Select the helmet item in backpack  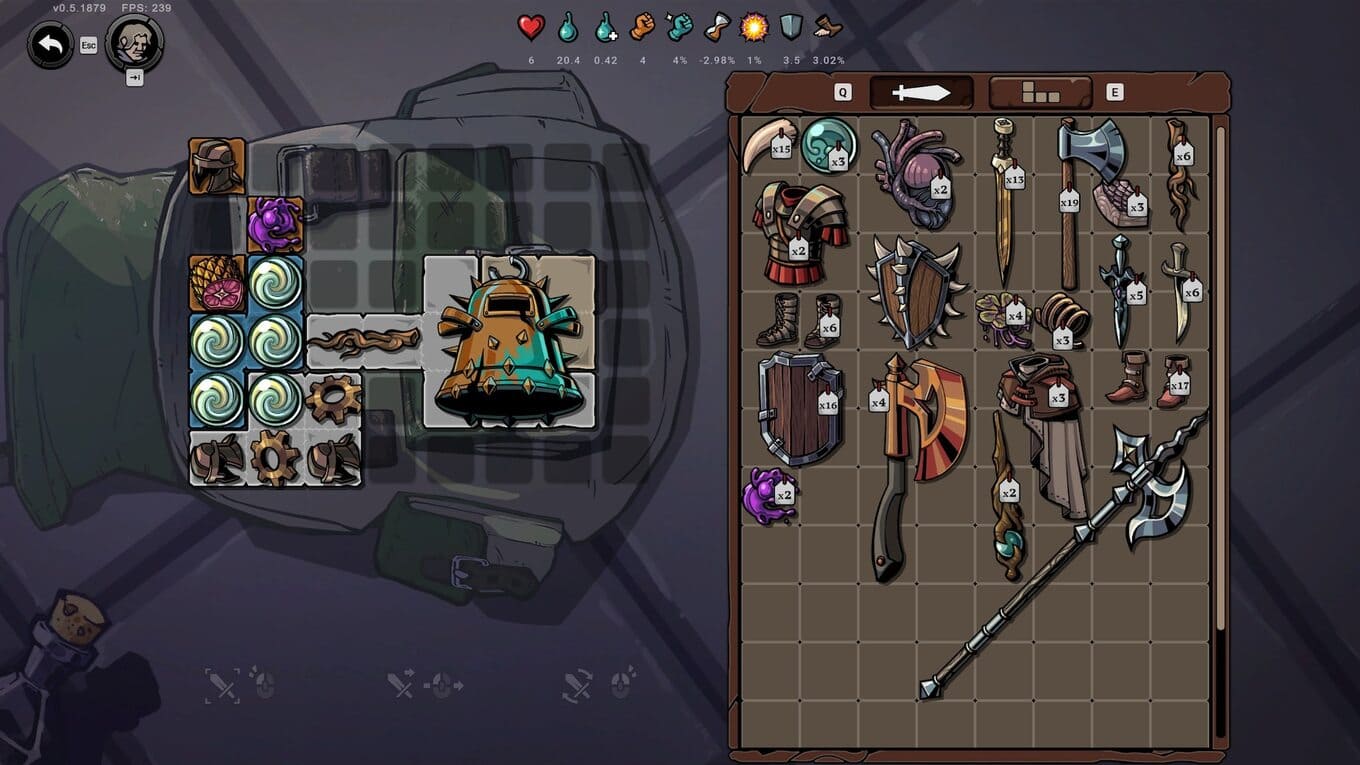coord(217,166)
